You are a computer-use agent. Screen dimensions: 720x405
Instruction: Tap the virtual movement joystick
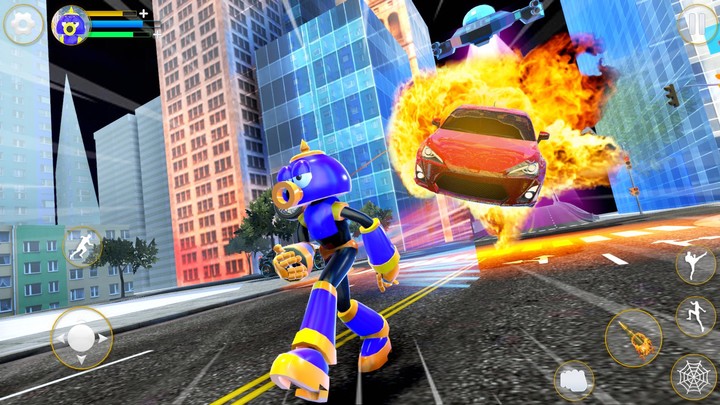coord(82,338)
